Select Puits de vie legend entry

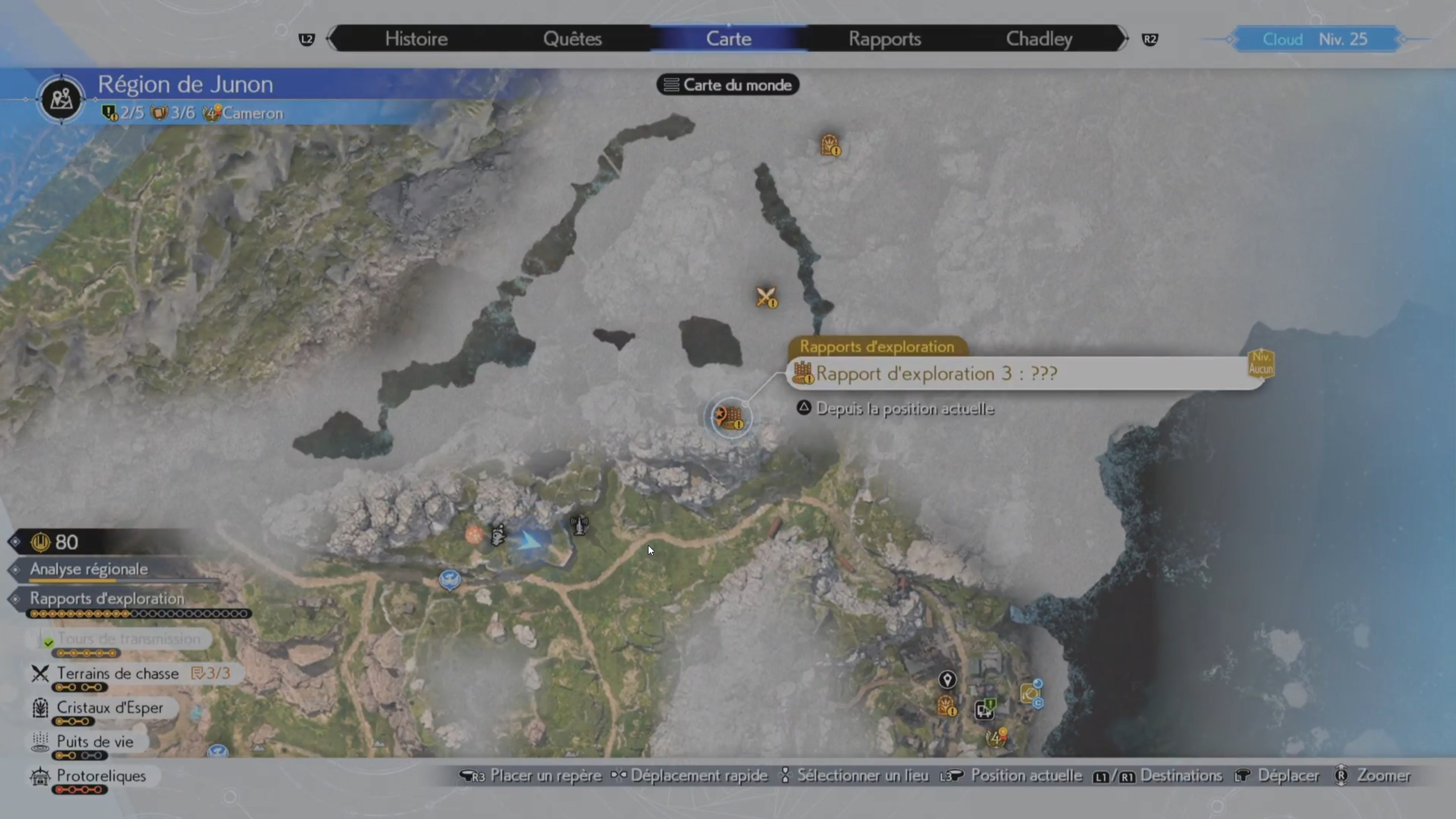(x=95, y=742)
